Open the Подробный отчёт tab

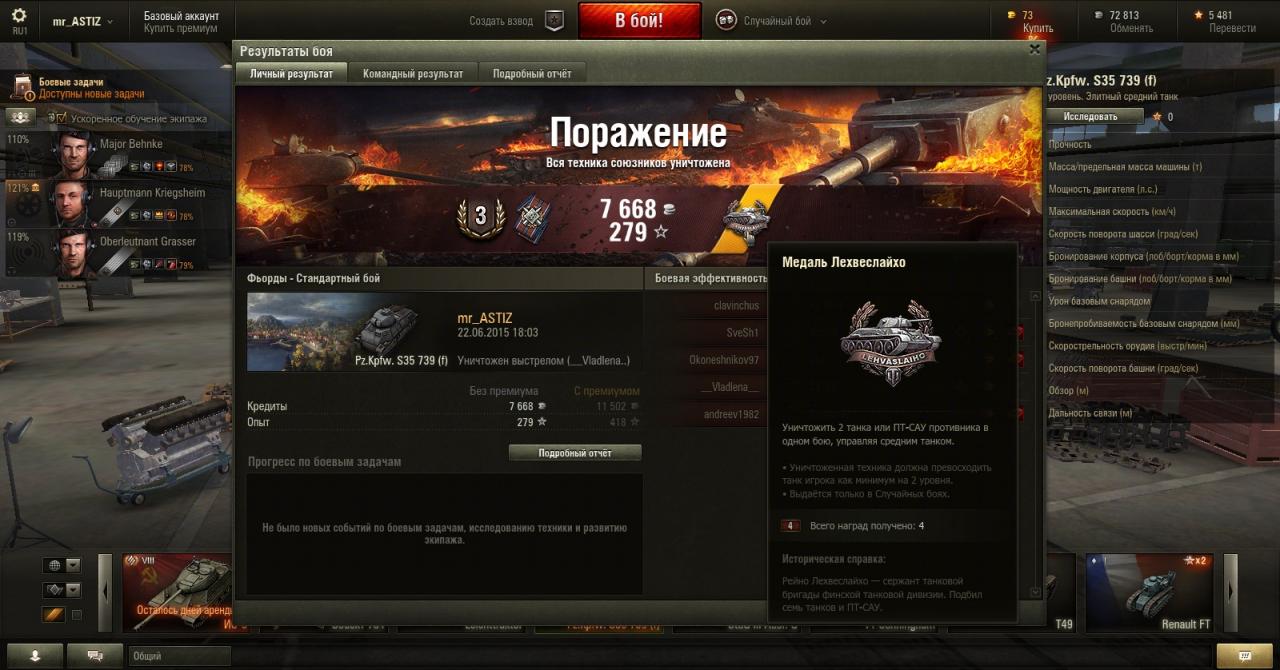[532, 74]
